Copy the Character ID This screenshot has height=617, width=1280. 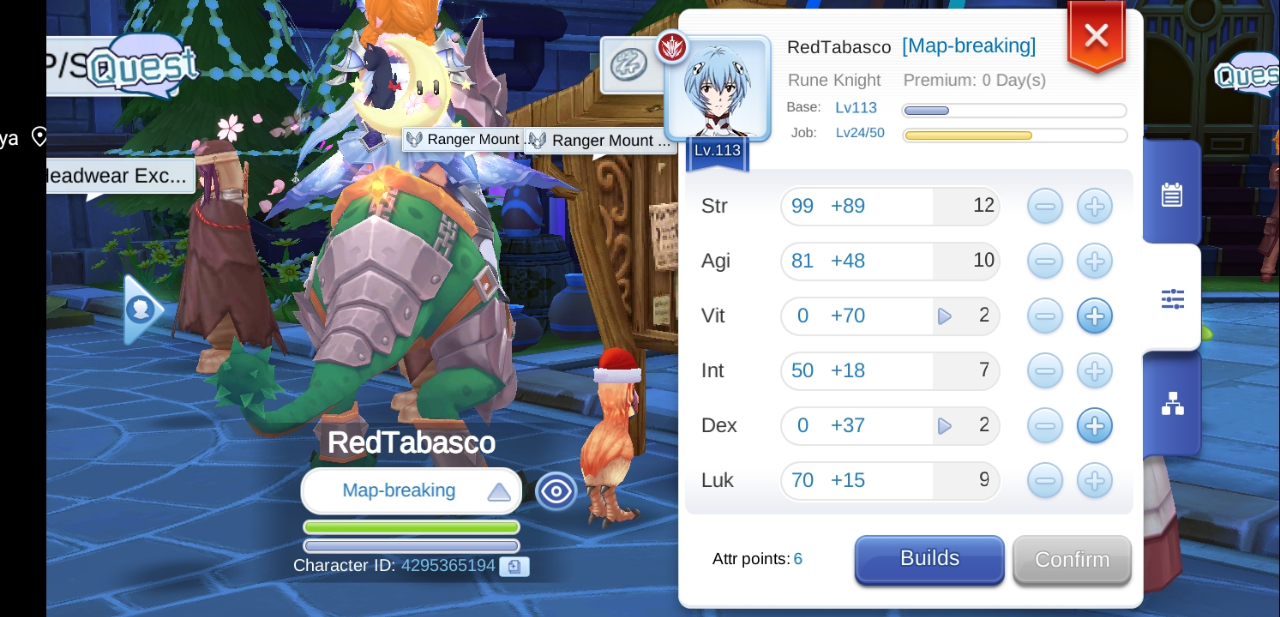point(514,567)
